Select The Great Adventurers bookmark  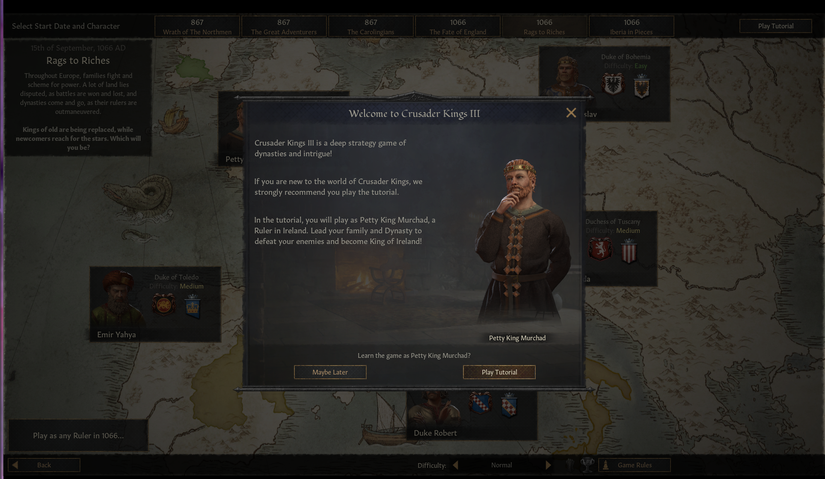tap(284, 26)
